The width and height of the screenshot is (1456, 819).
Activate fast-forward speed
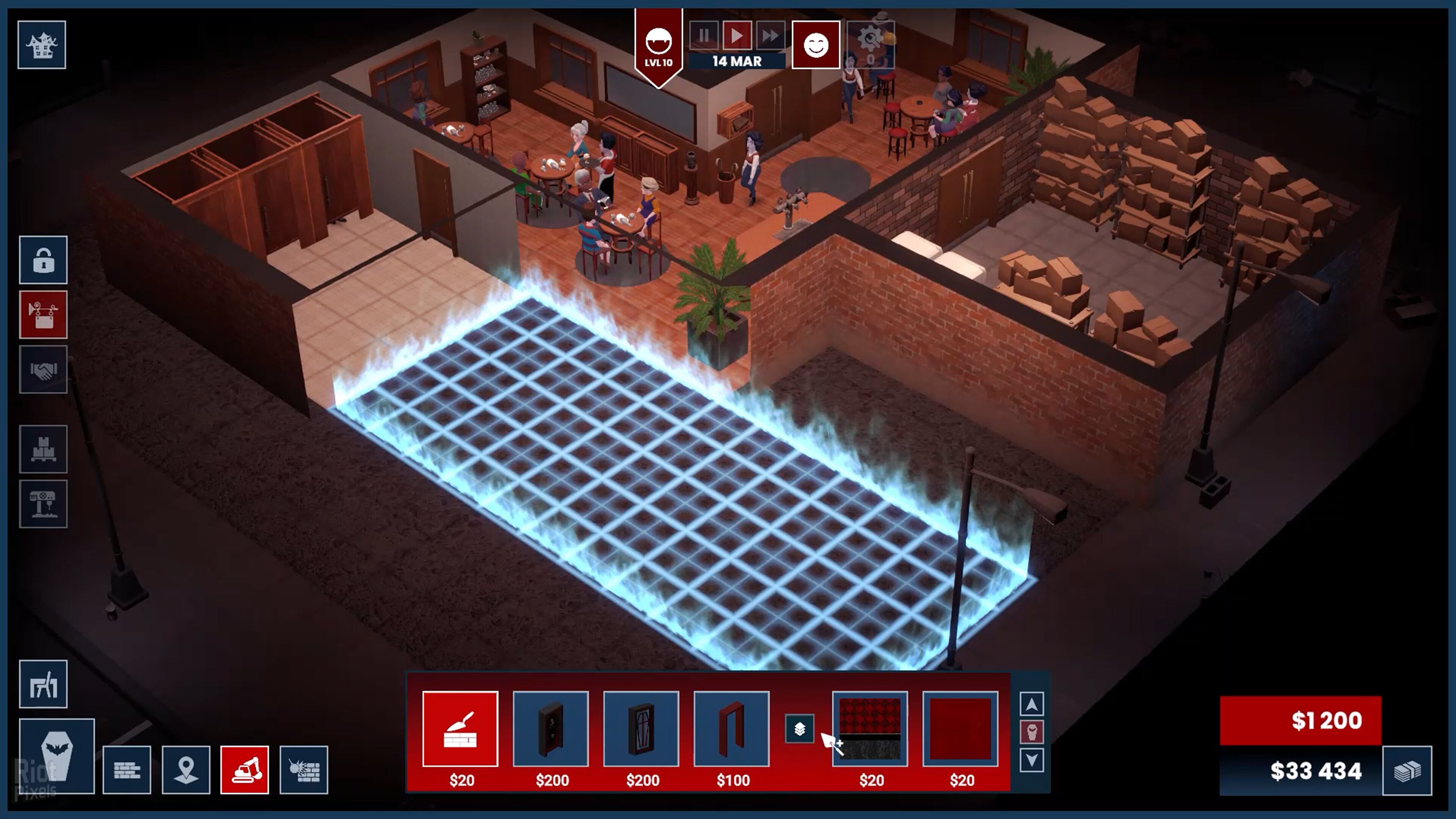point(770,36)
